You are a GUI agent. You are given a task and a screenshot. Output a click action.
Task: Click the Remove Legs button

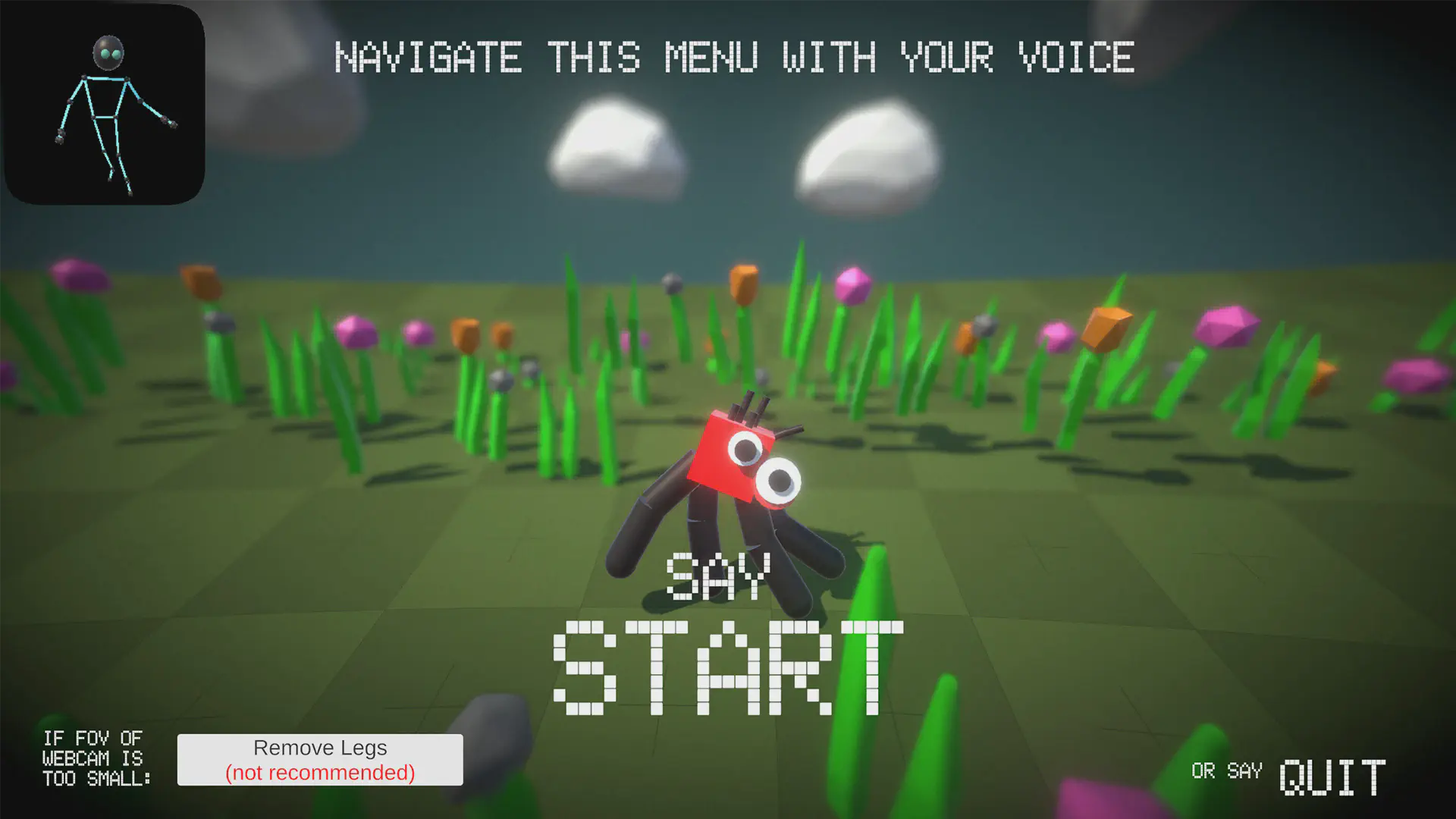coord(320,759)
